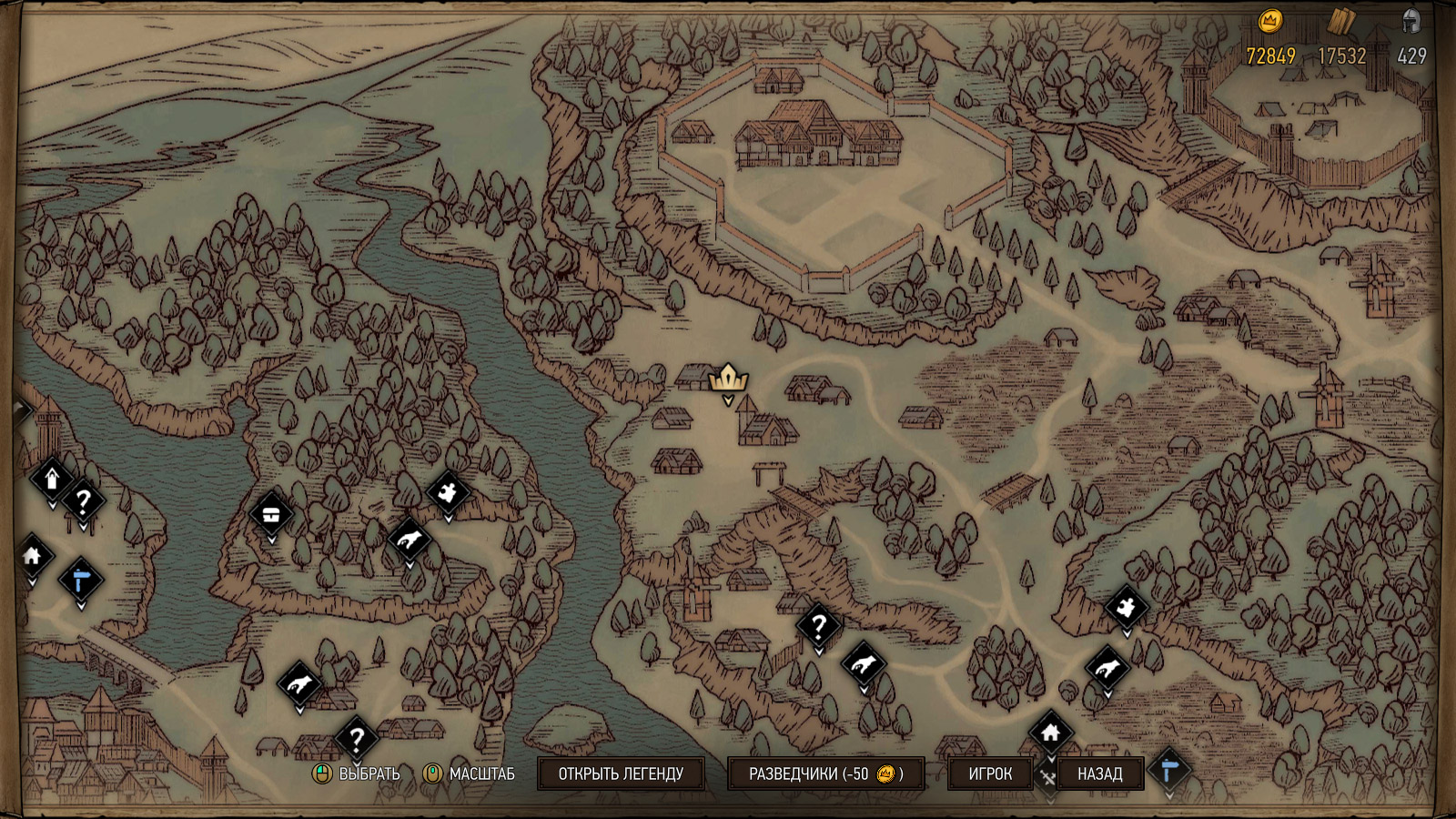
Task: Select the blue signpost marker next to НАЗАД
Action: 1169,771
